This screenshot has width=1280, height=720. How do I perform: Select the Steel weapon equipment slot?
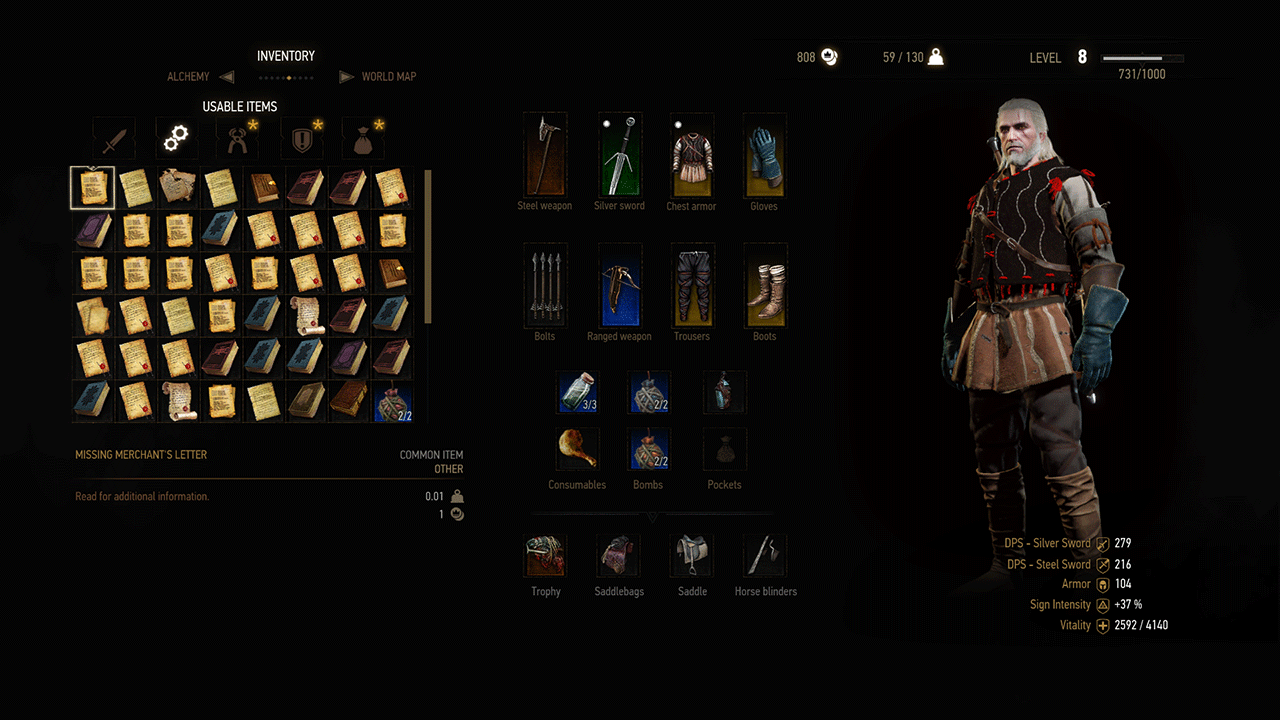(545, 155)
